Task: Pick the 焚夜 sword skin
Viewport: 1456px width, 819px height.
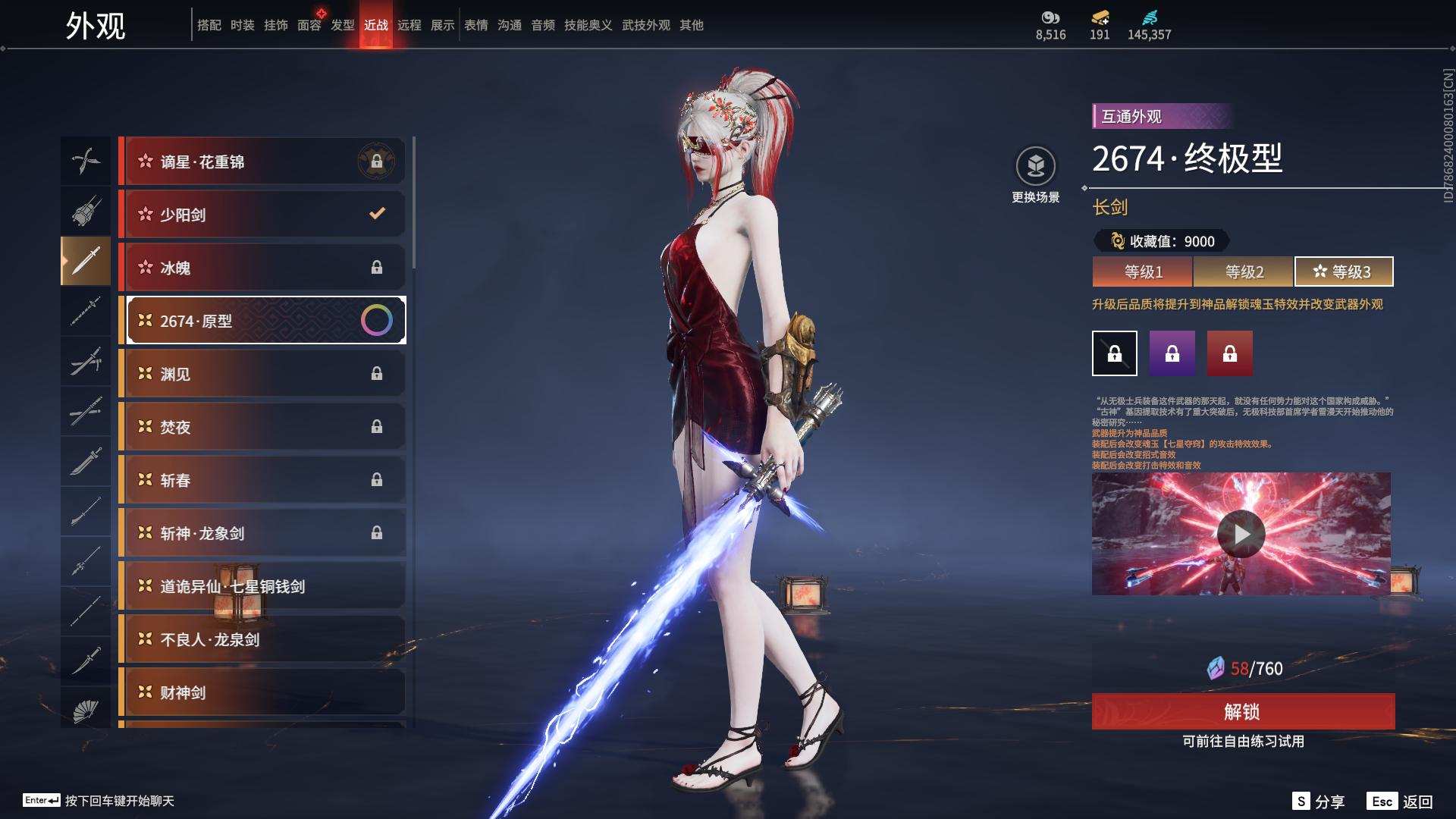Action: pos(262,427)
